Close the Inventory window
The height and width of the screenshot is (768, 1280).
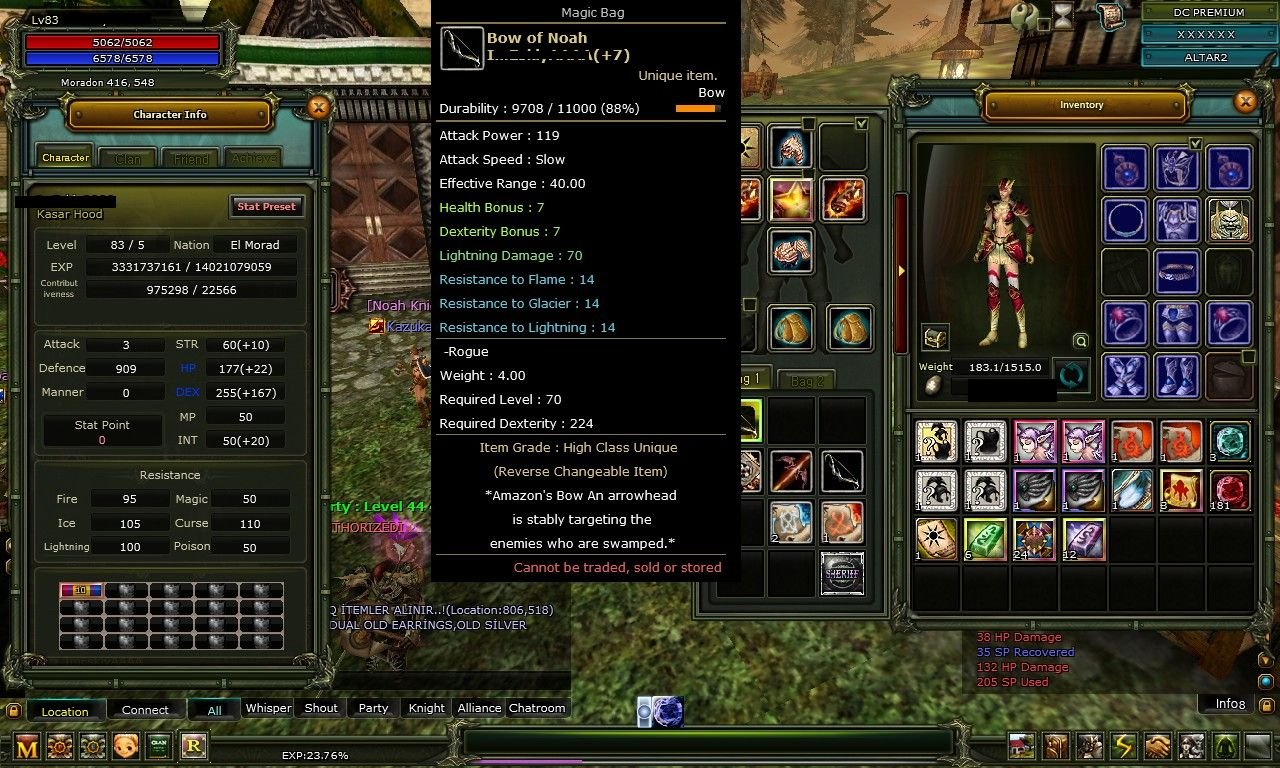click(x=1245, y=101)
